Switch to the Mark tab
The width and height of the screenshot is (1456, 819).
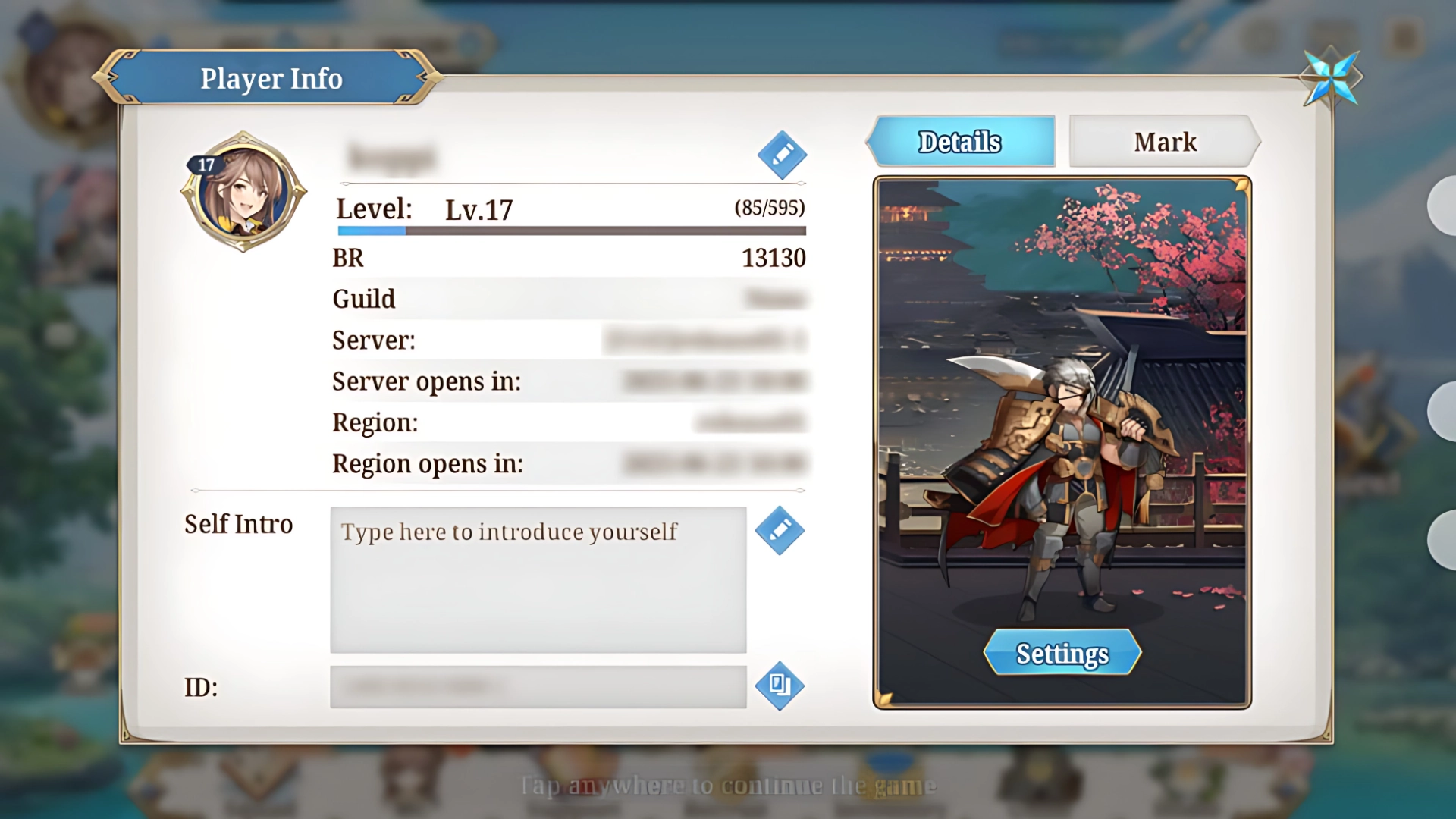pyautogui.click(x=1164, y=142)
